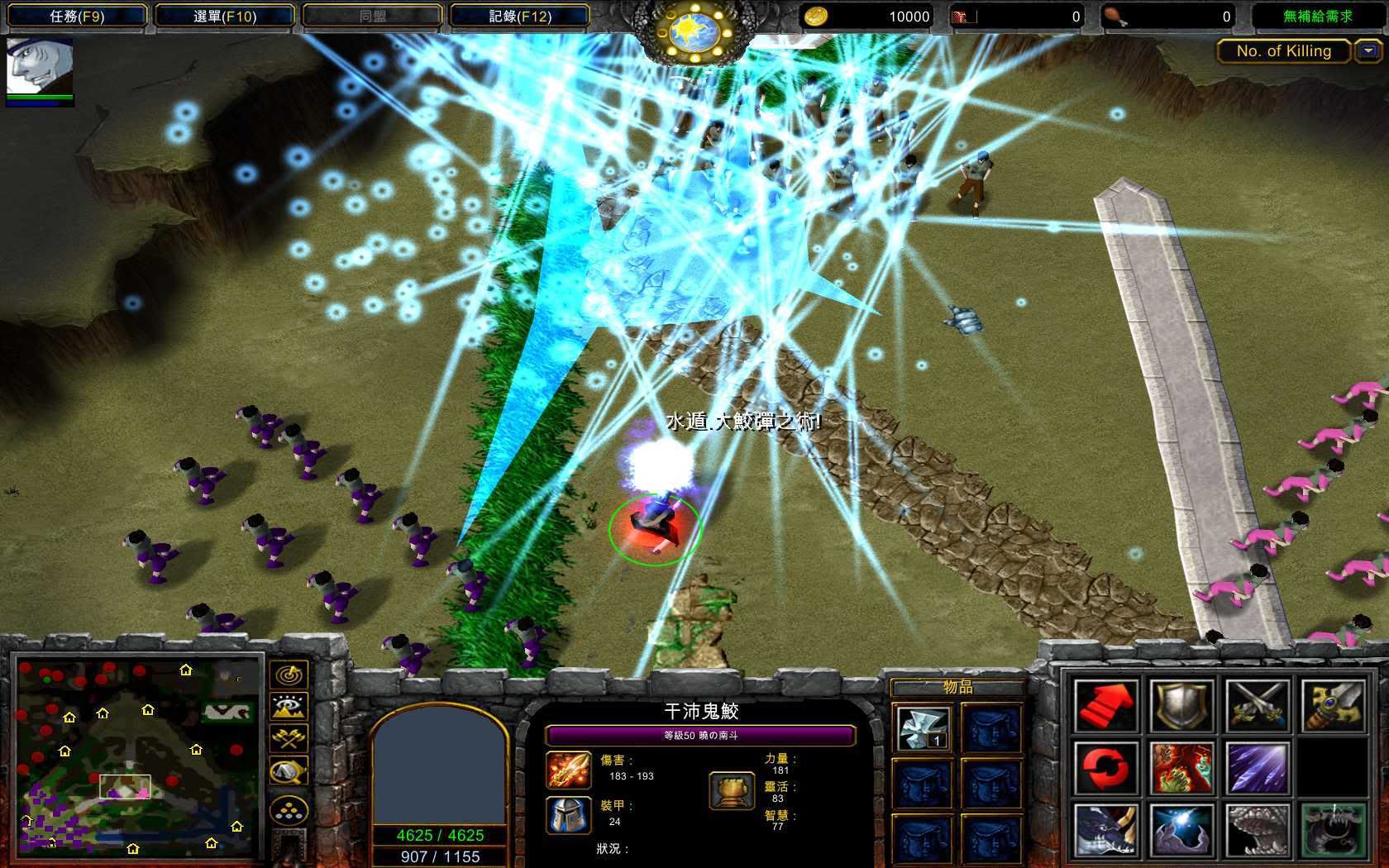
Task: Collapse the No. of Killing leaderboard arrow
Action: click(x=1368, y=51)
